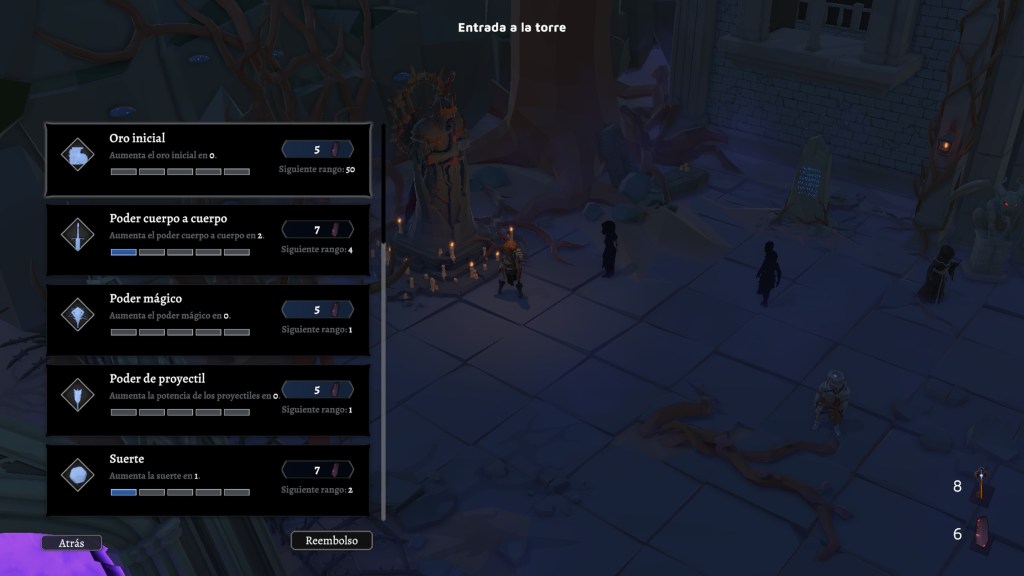The width and height of the screenshot is (1024, 576).
Task: Click the upgrade list scrollbar
Action: click(384, 380)
